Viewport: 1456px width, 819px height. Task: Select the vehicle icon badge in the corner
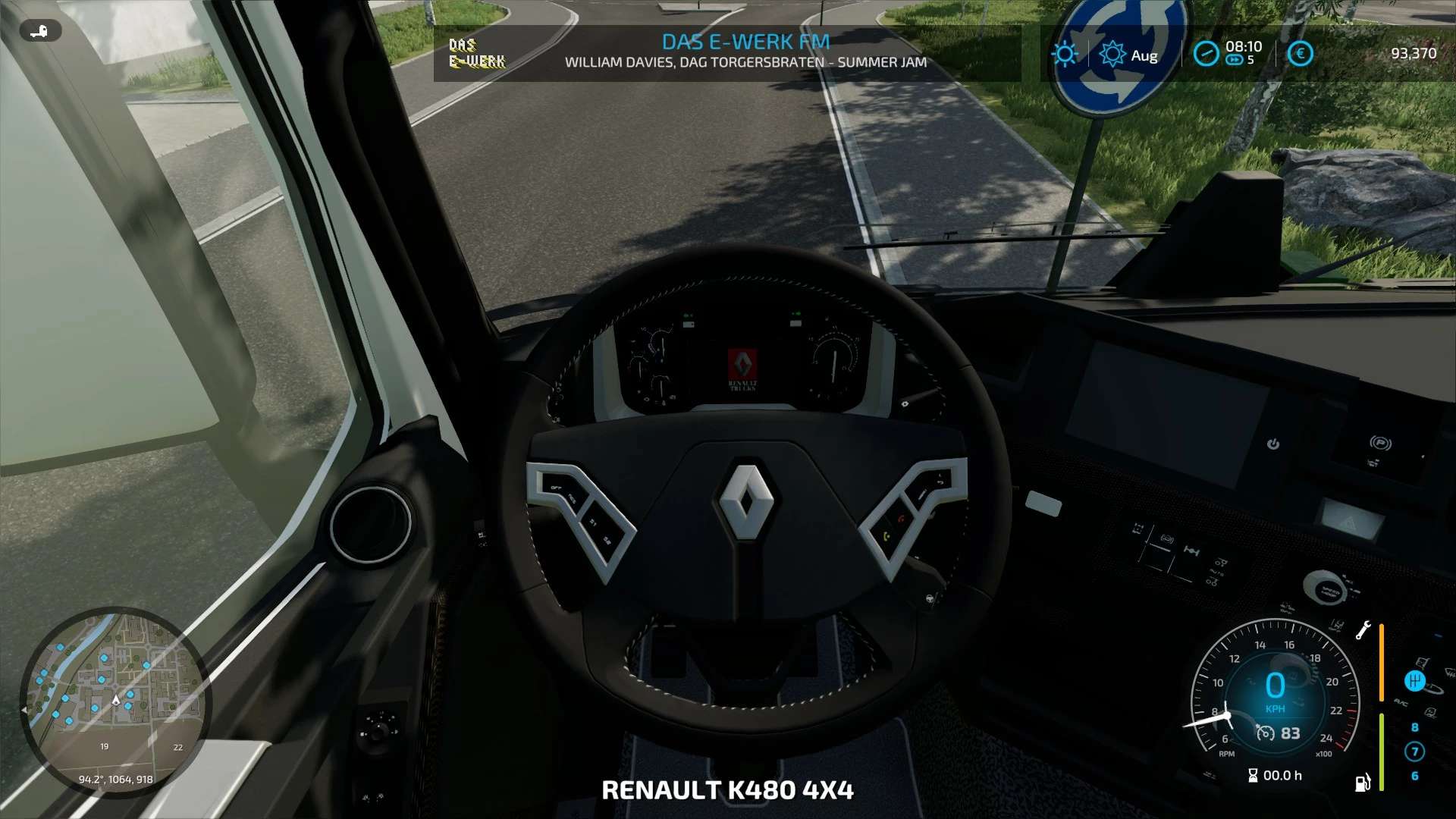click(x=40, y=31)
